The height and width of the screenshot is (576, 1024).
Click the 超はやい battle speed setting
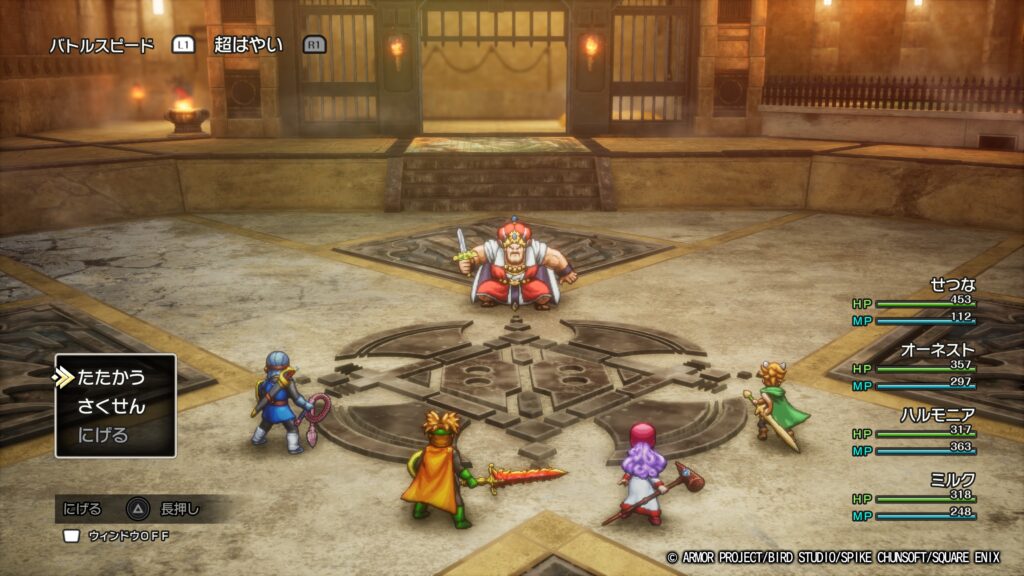click(248, 45)
